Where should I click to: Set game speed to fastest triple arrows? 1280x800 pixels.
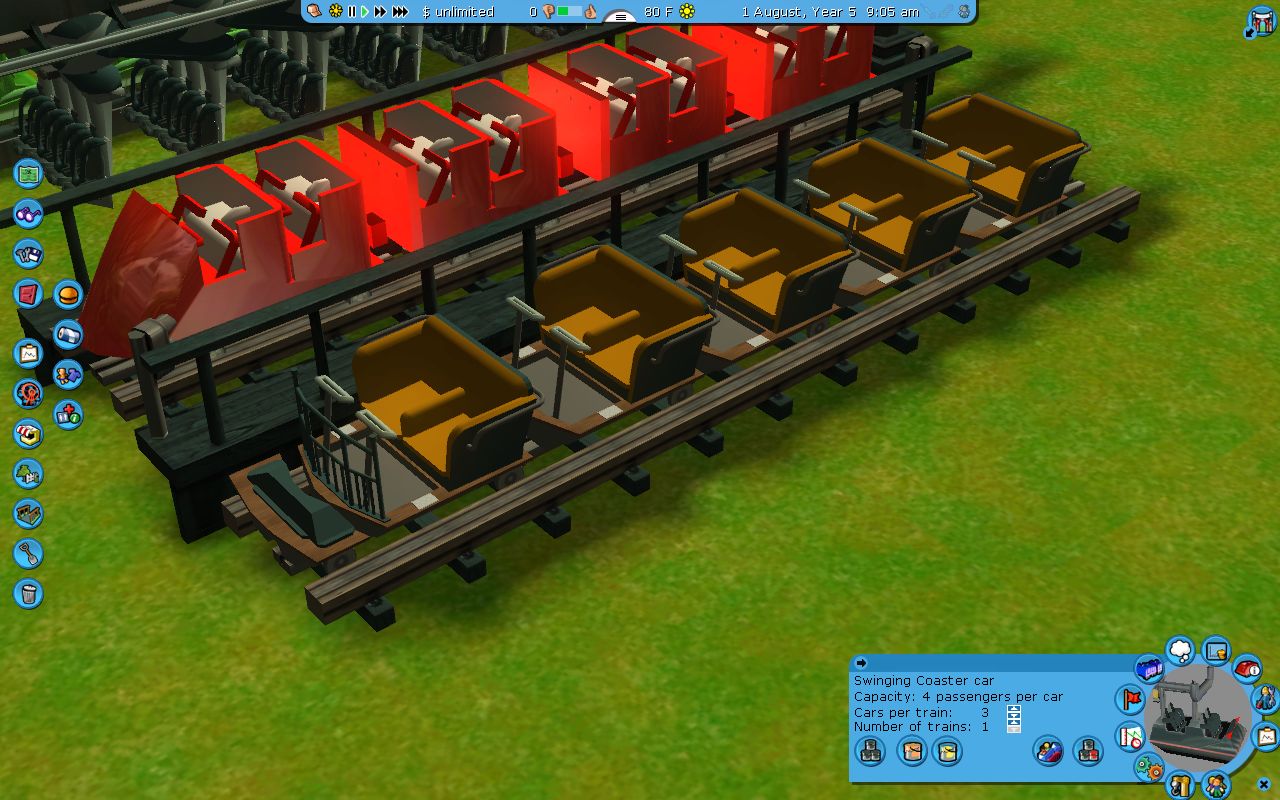[x=400, y=11]
